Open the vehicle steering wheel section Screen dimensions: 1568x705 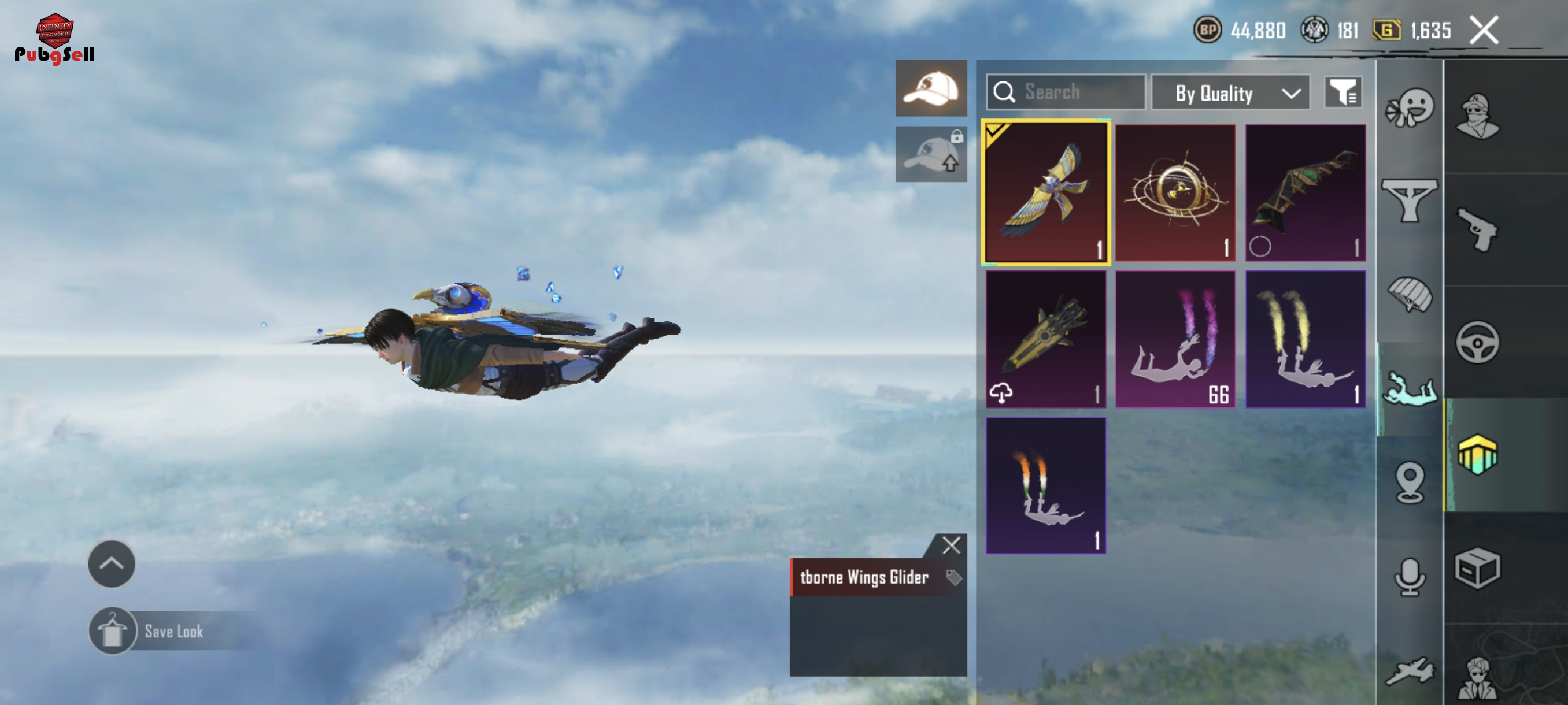tap(1477, 343)
